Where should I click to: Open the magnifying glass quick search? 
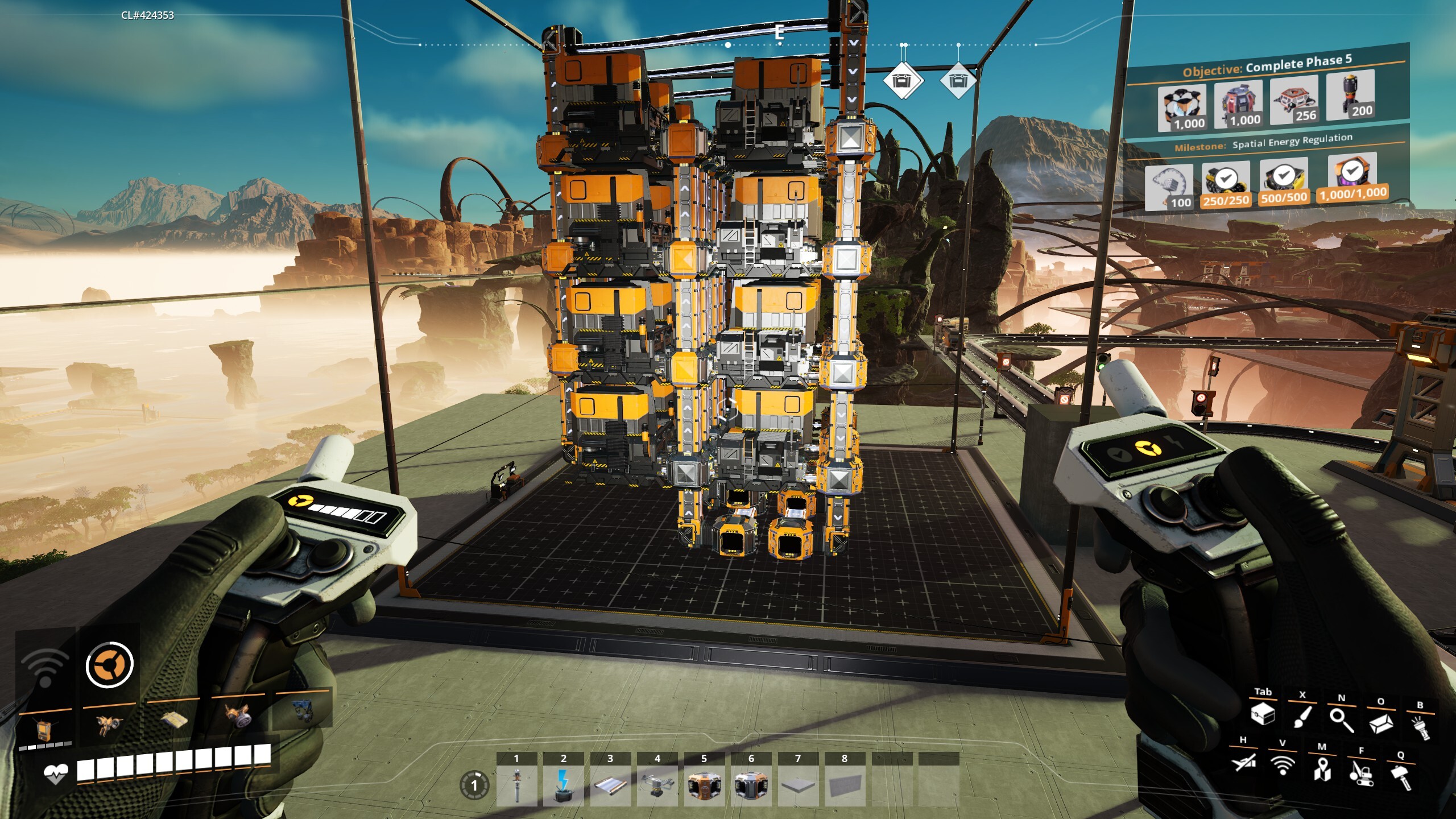coord(1341,719)
